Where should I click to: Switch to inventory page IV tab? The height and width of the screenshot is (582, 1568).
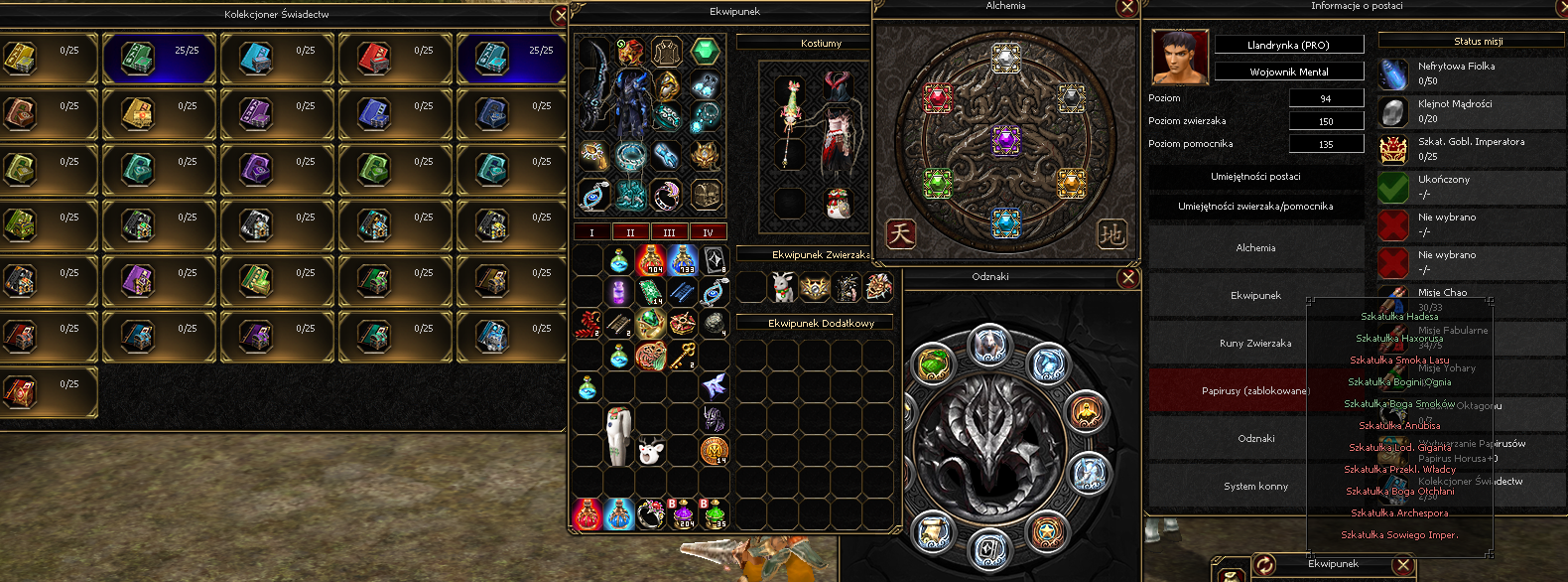coord(708,232)
